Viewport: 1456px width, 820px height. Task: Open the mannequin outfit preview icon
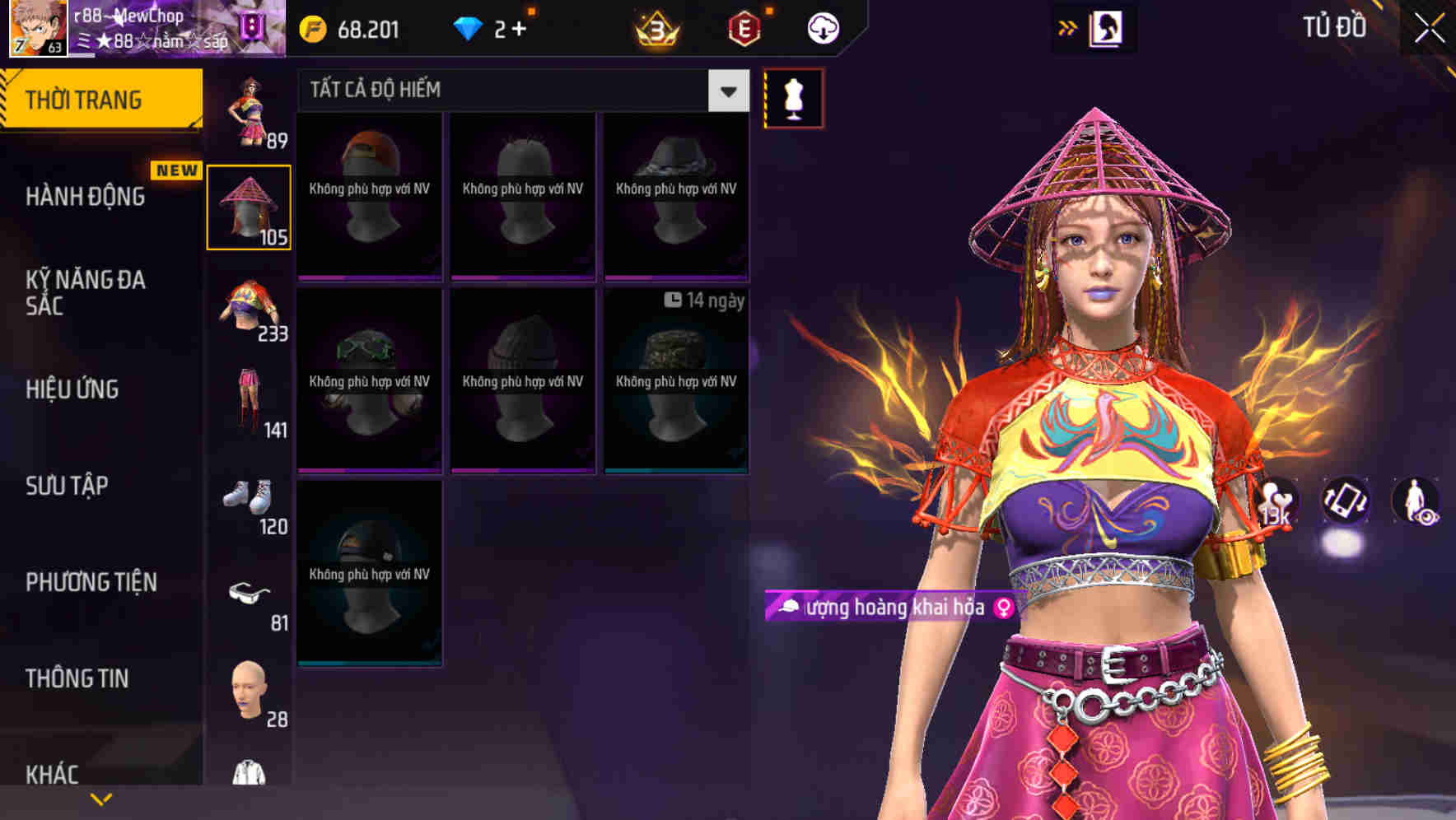(793, 97)
